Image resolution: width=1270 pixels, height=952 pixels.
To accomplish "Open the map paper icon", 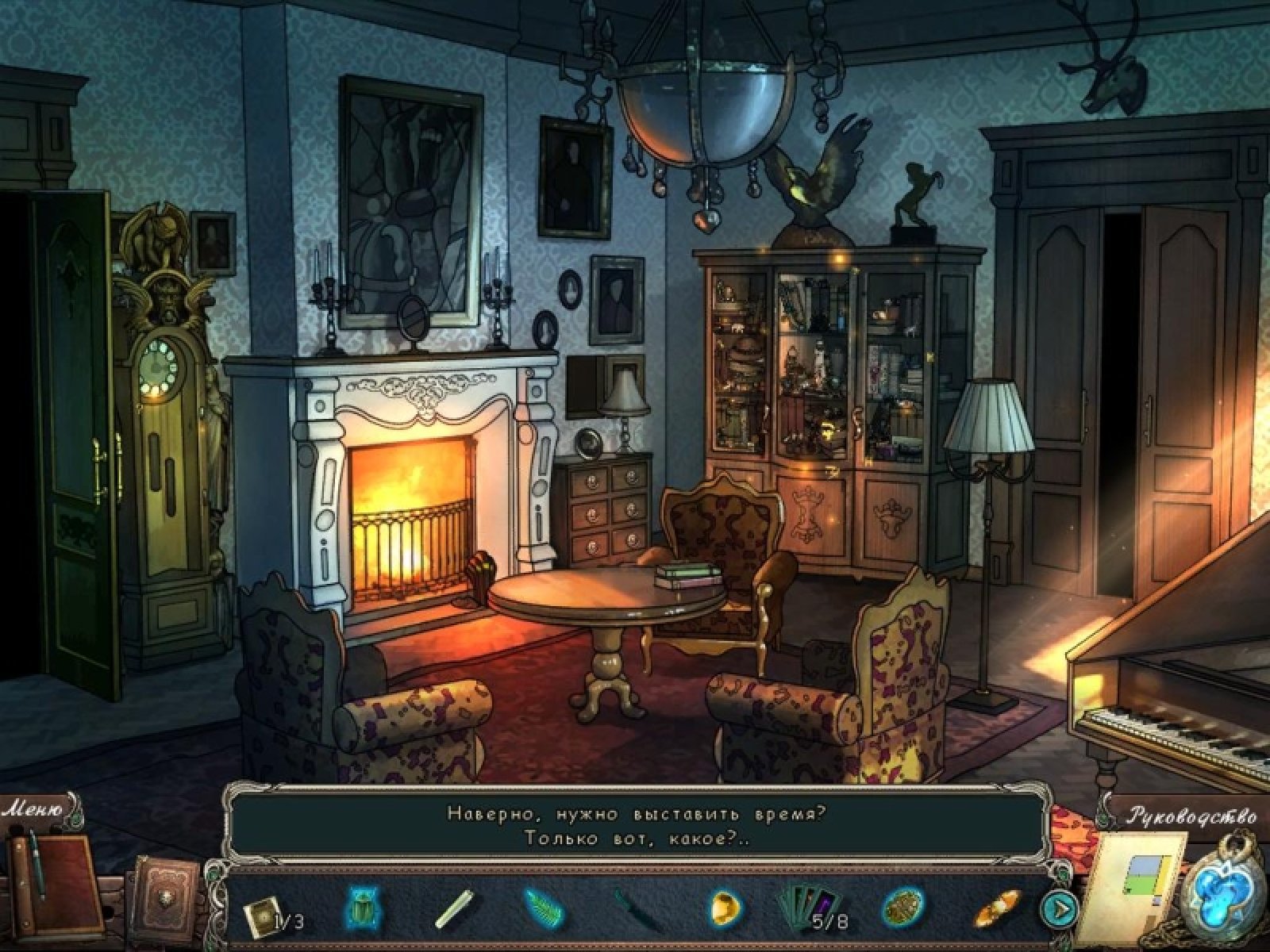I will click(x=1133, y=882).
